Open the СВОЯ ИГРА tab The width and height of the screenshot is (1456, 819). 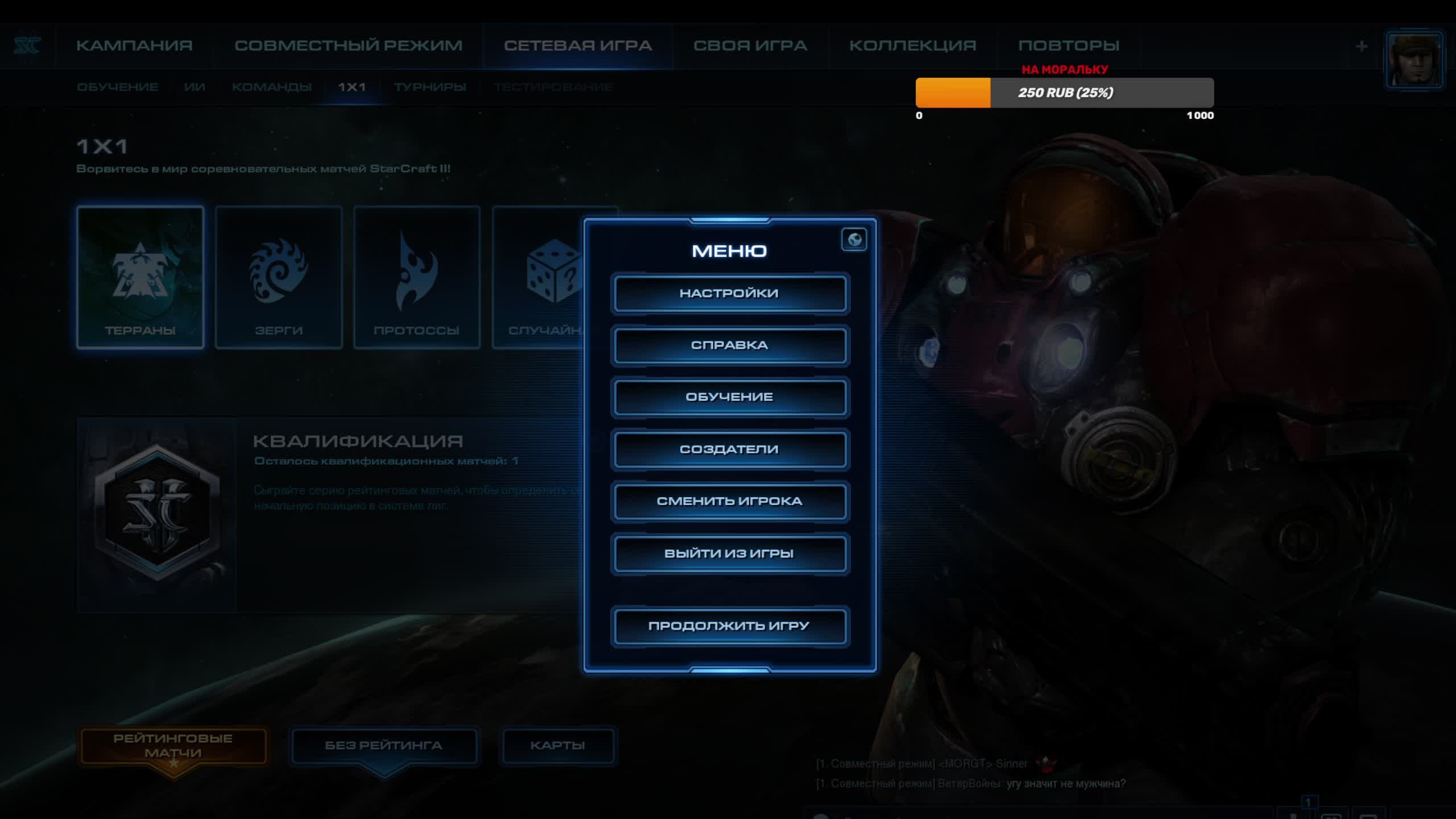(x=750, y=45)
